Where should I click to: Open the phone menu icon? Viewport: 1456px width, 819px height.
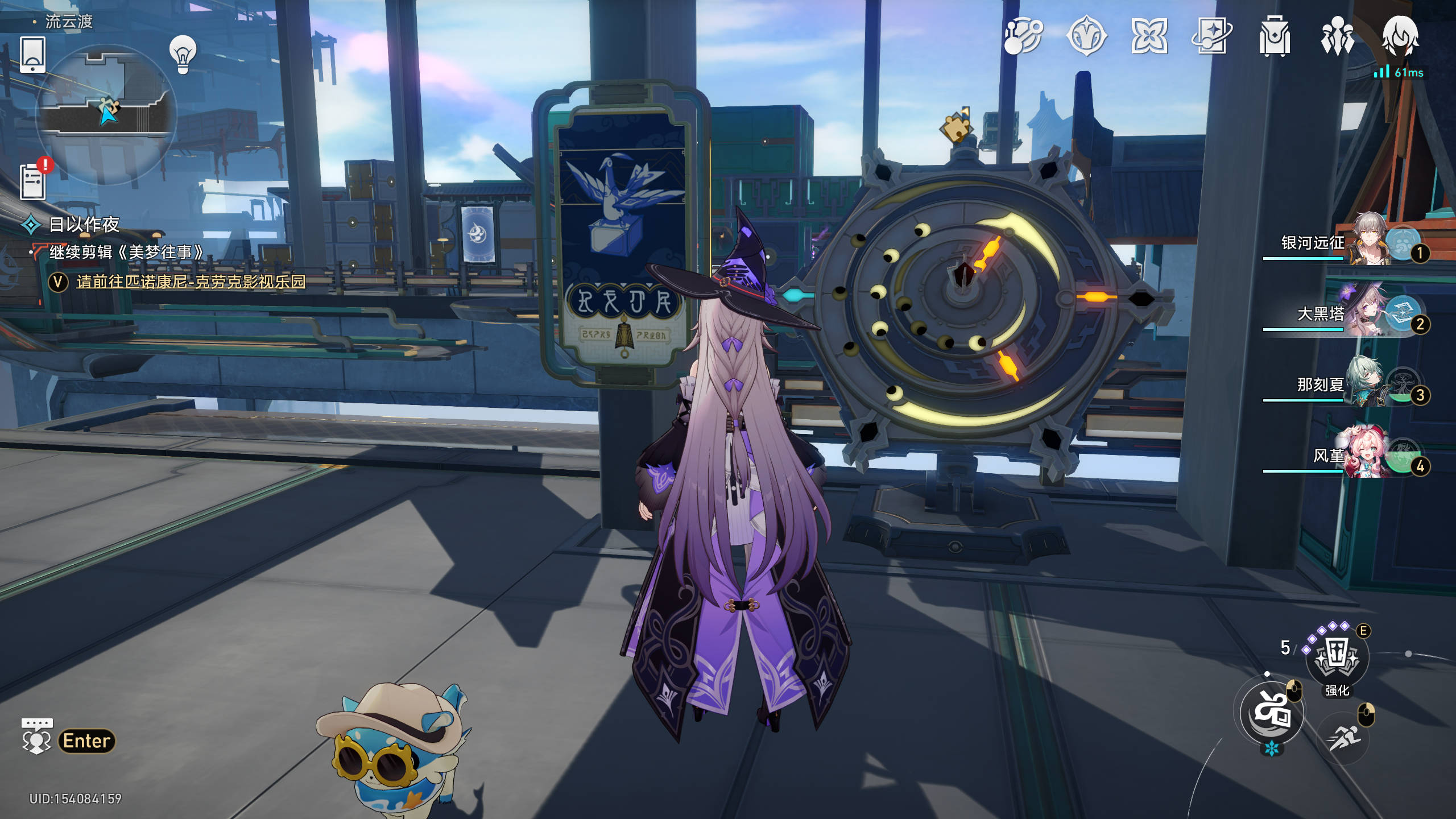click(x=32, y=55)
